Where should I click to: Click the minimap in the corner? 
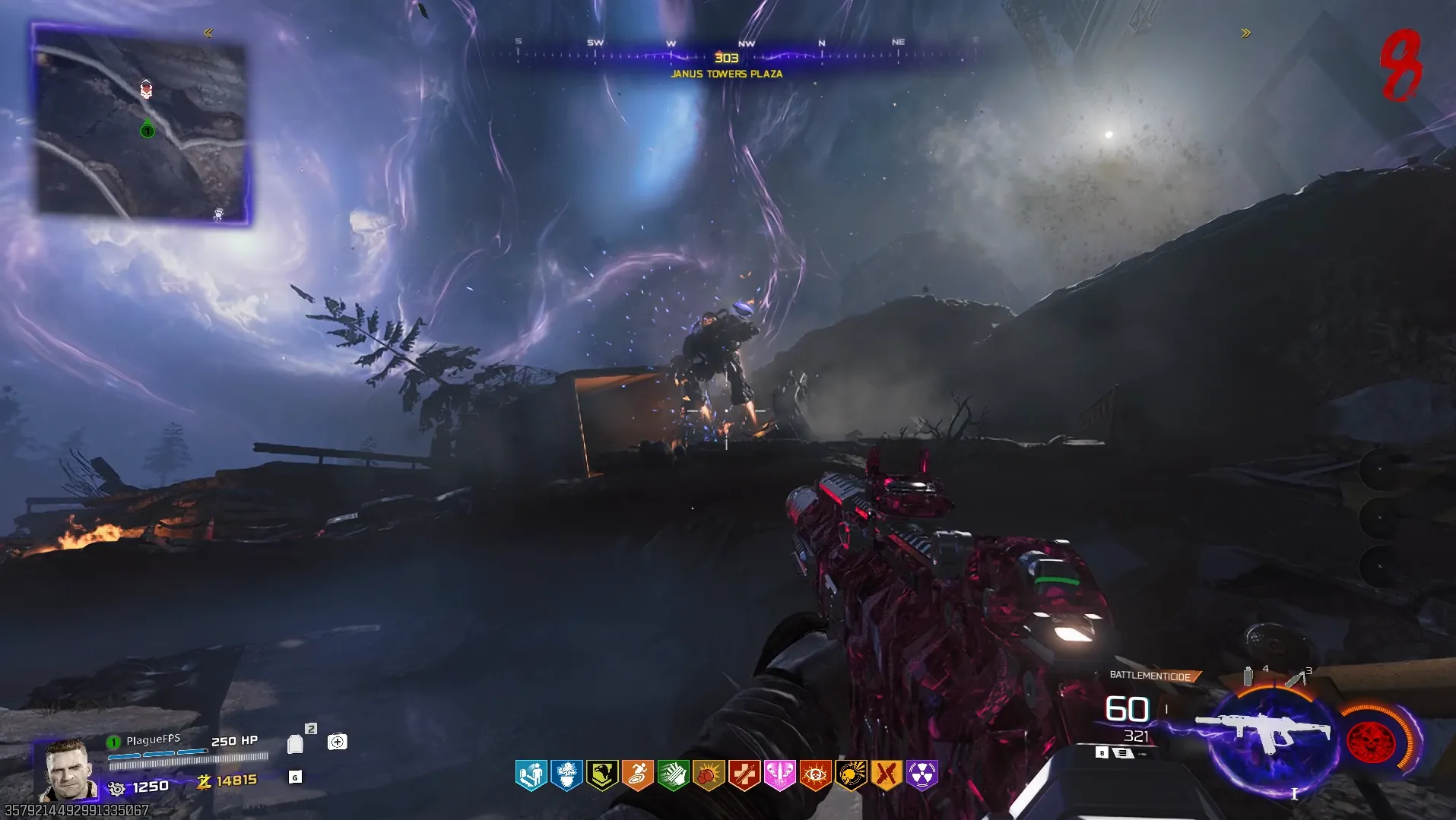142,125
